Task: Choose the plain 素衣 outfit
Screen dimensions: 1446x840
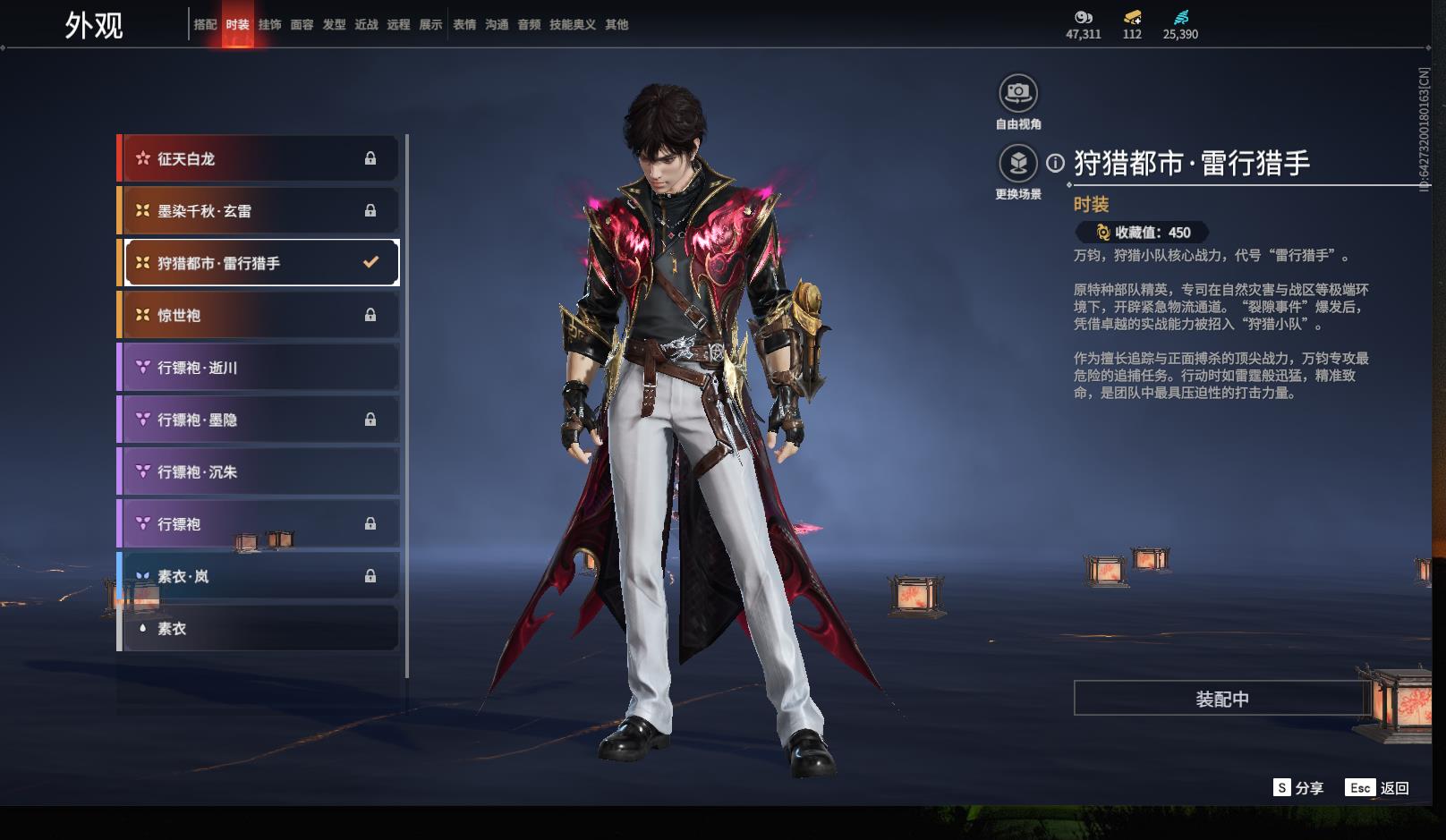Action: [x=259, y=628]
